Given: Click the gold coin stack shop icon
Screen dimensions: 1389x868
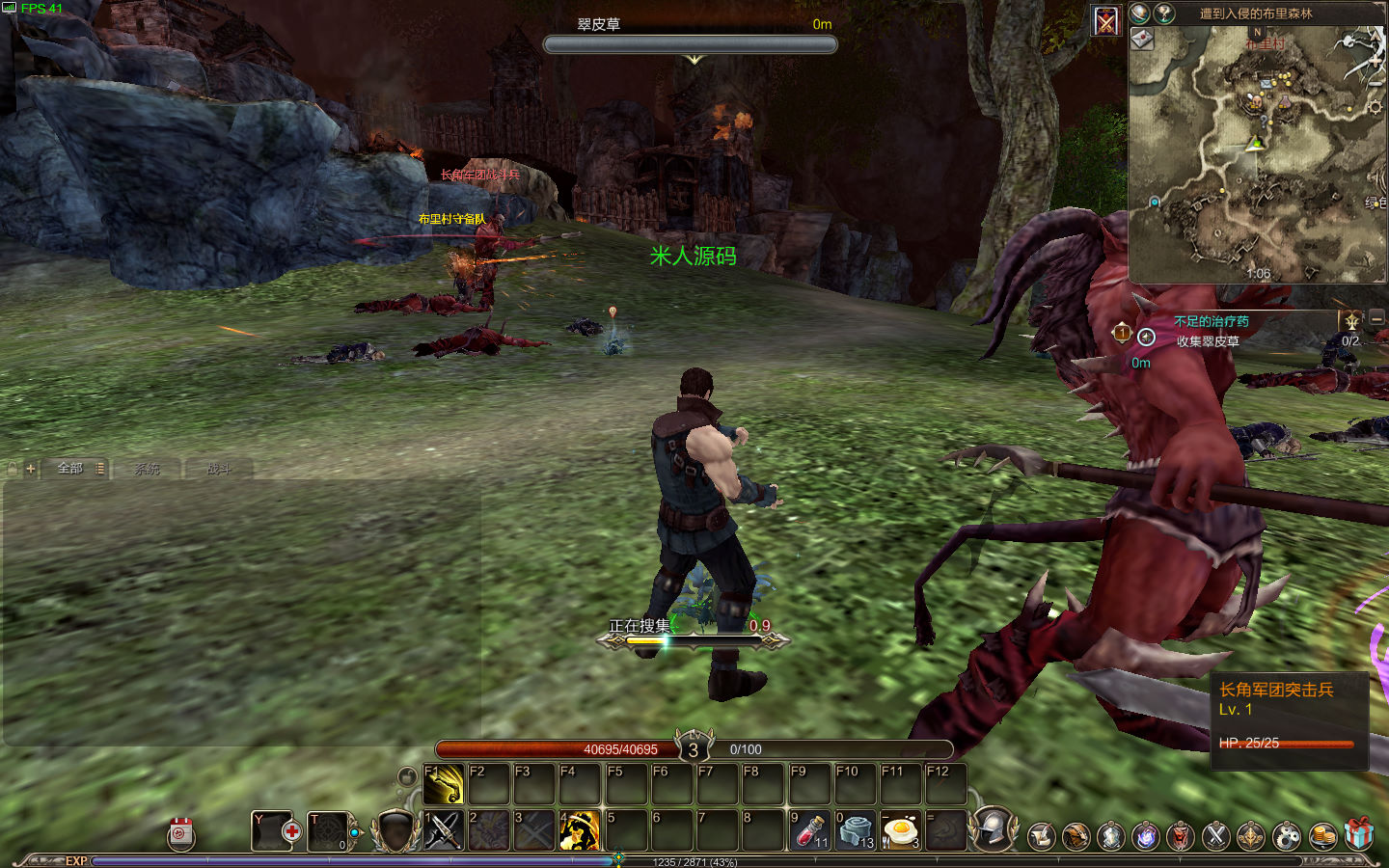Looking at the screenshot, I should point(1322,835).
